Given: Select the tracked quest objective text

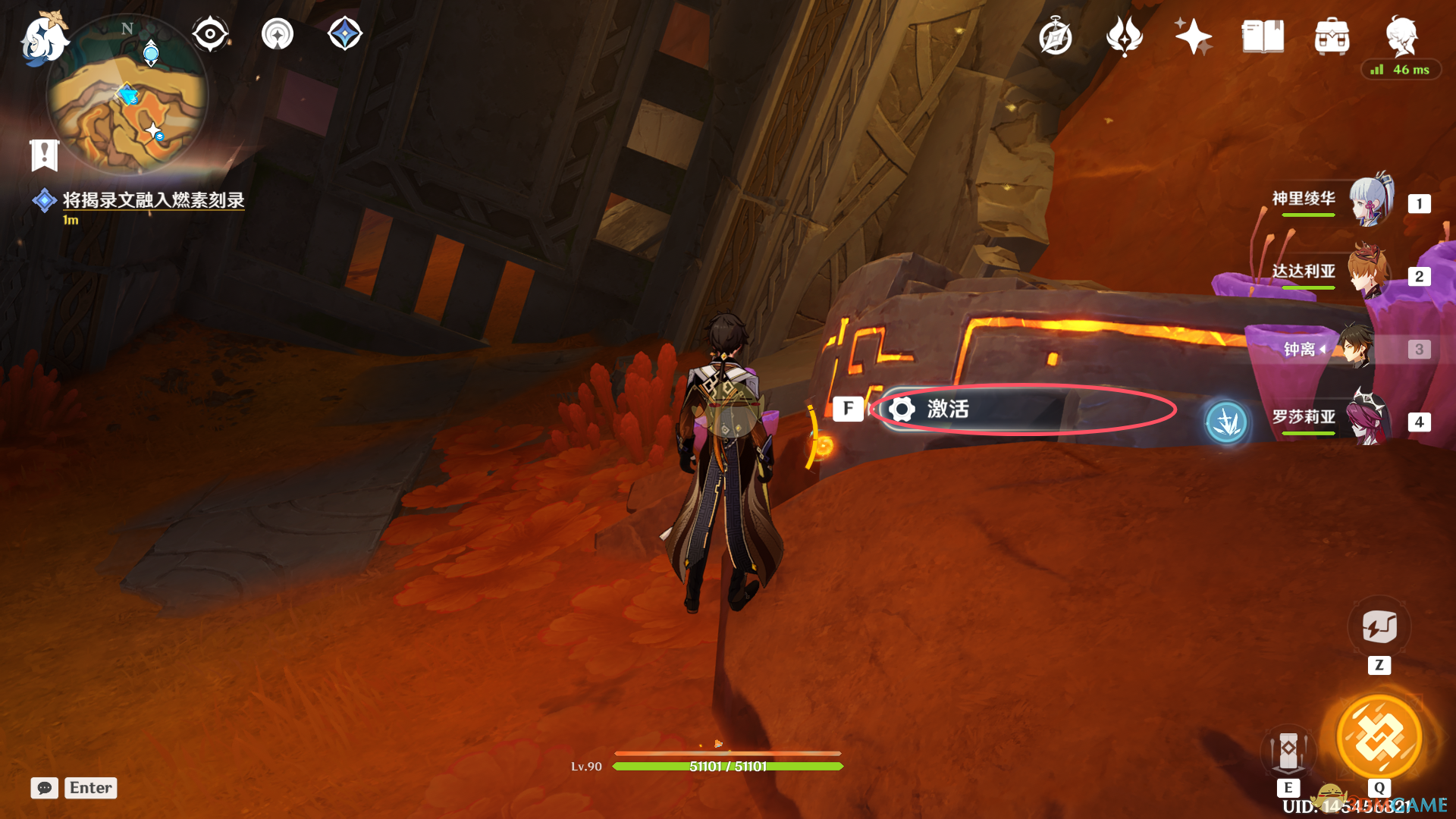Looking at the screenshot, I should [153, 200].
